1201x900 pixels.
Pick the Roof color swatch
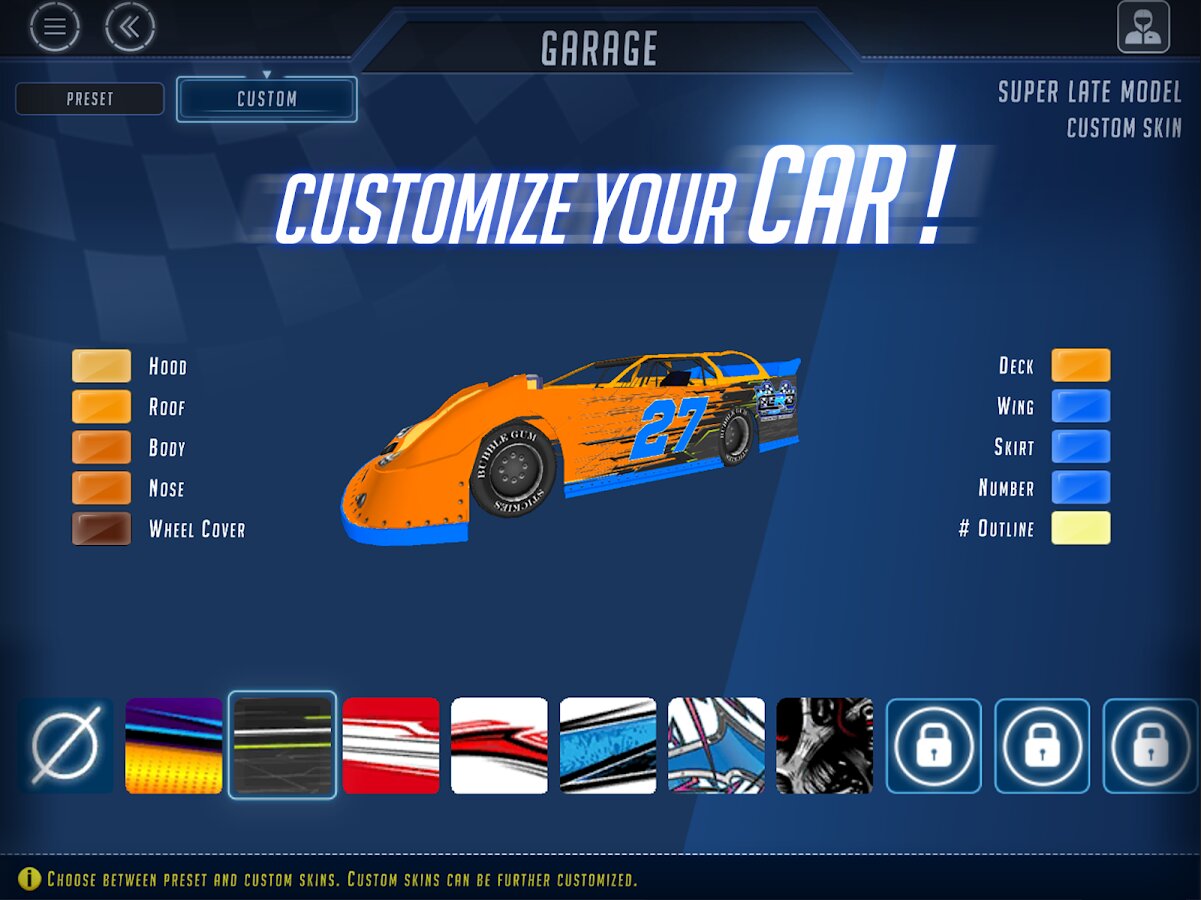[101, 406]
